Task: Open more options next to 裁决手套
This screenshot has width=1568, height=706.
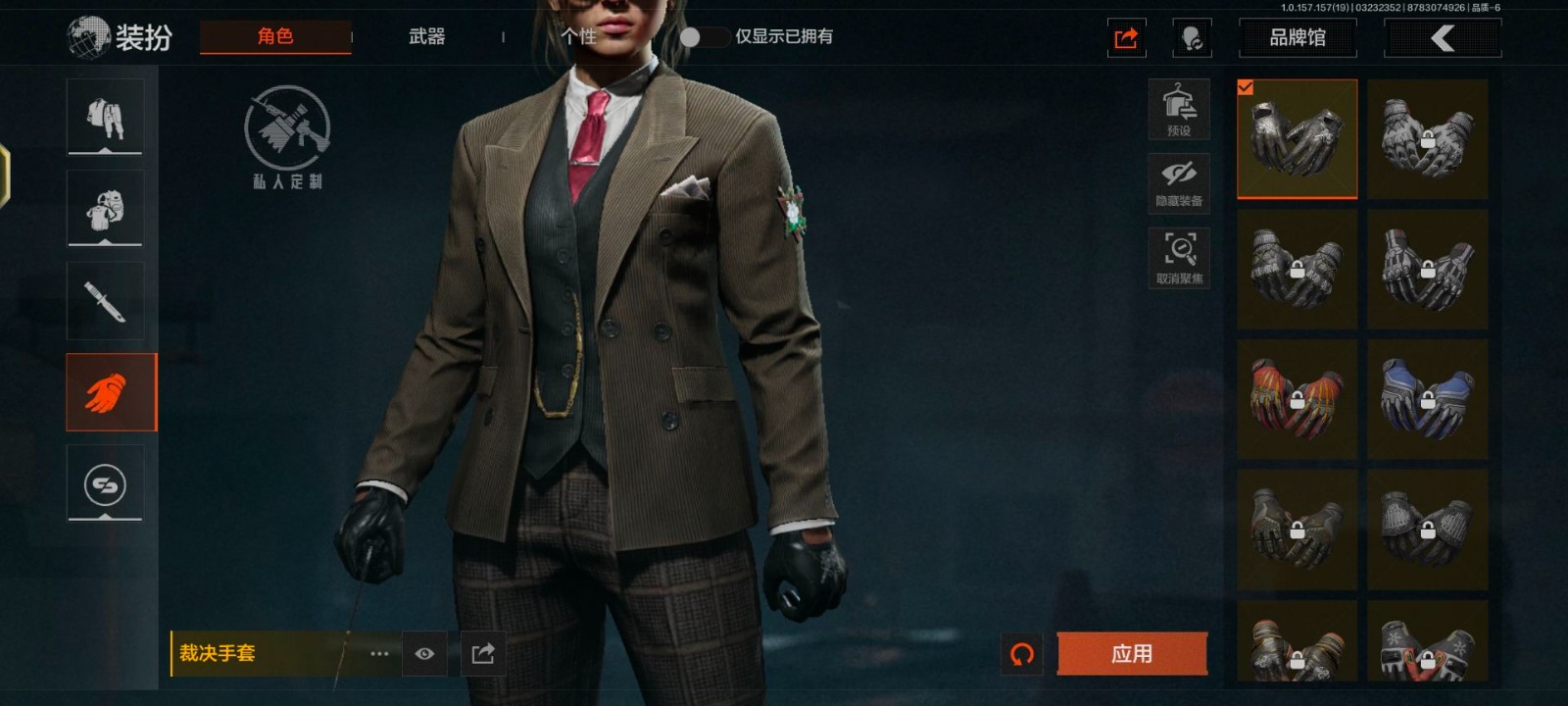Action: click(x=379, y=654)
